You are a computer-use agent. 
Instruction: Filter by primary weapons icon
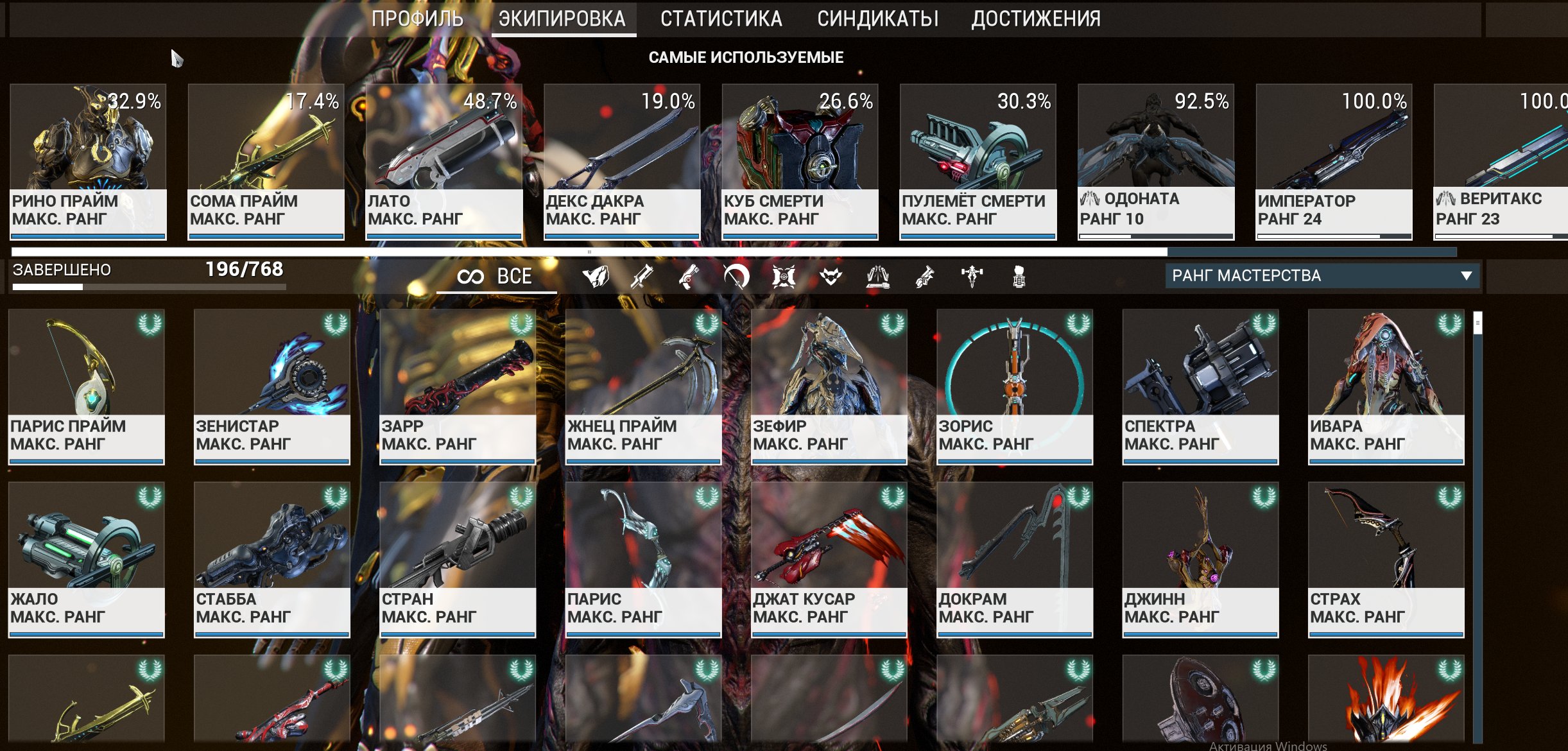pyautogui.click(x=642, y=277)
